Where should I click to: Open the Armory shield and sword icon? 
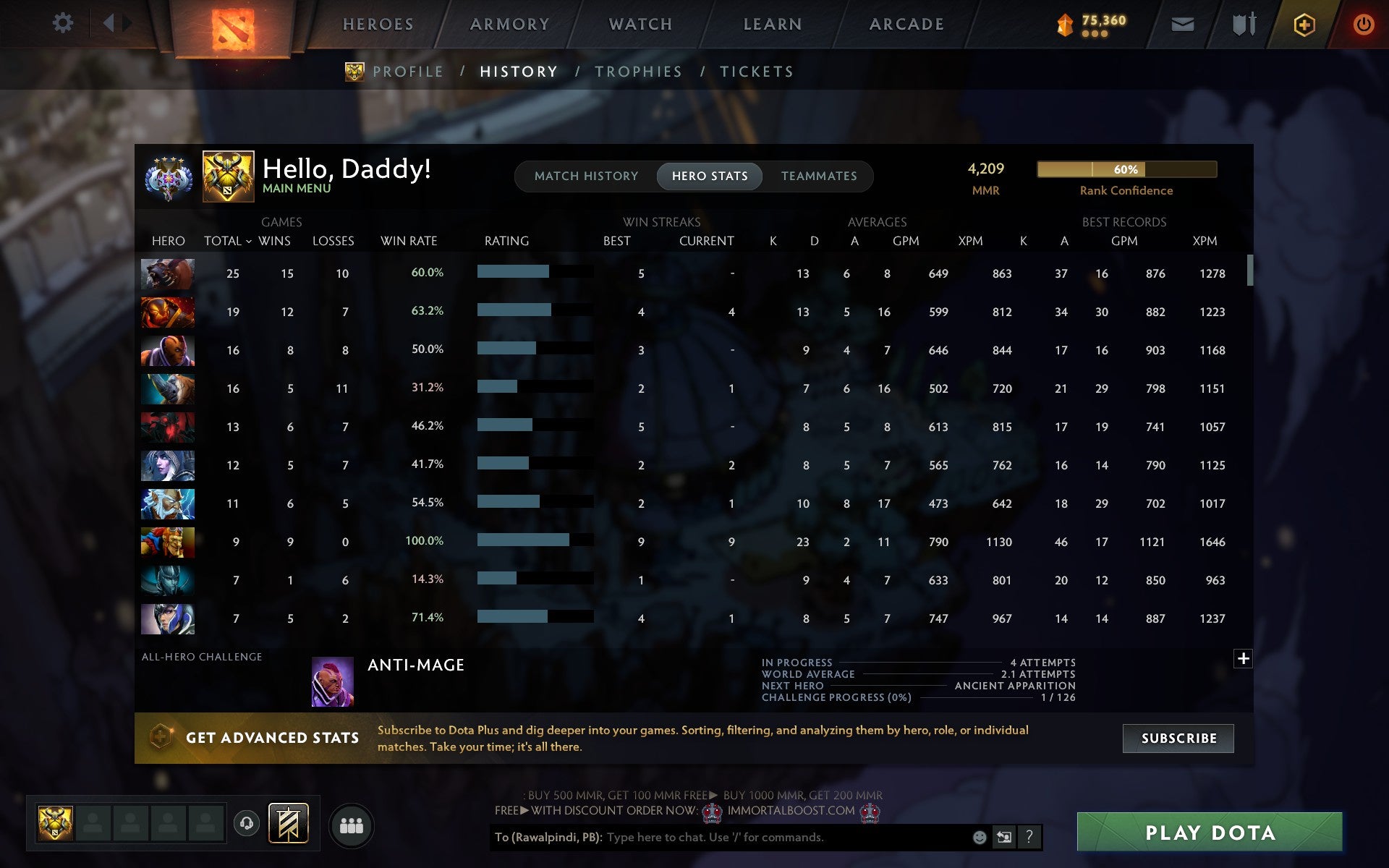coord(1246,23)
